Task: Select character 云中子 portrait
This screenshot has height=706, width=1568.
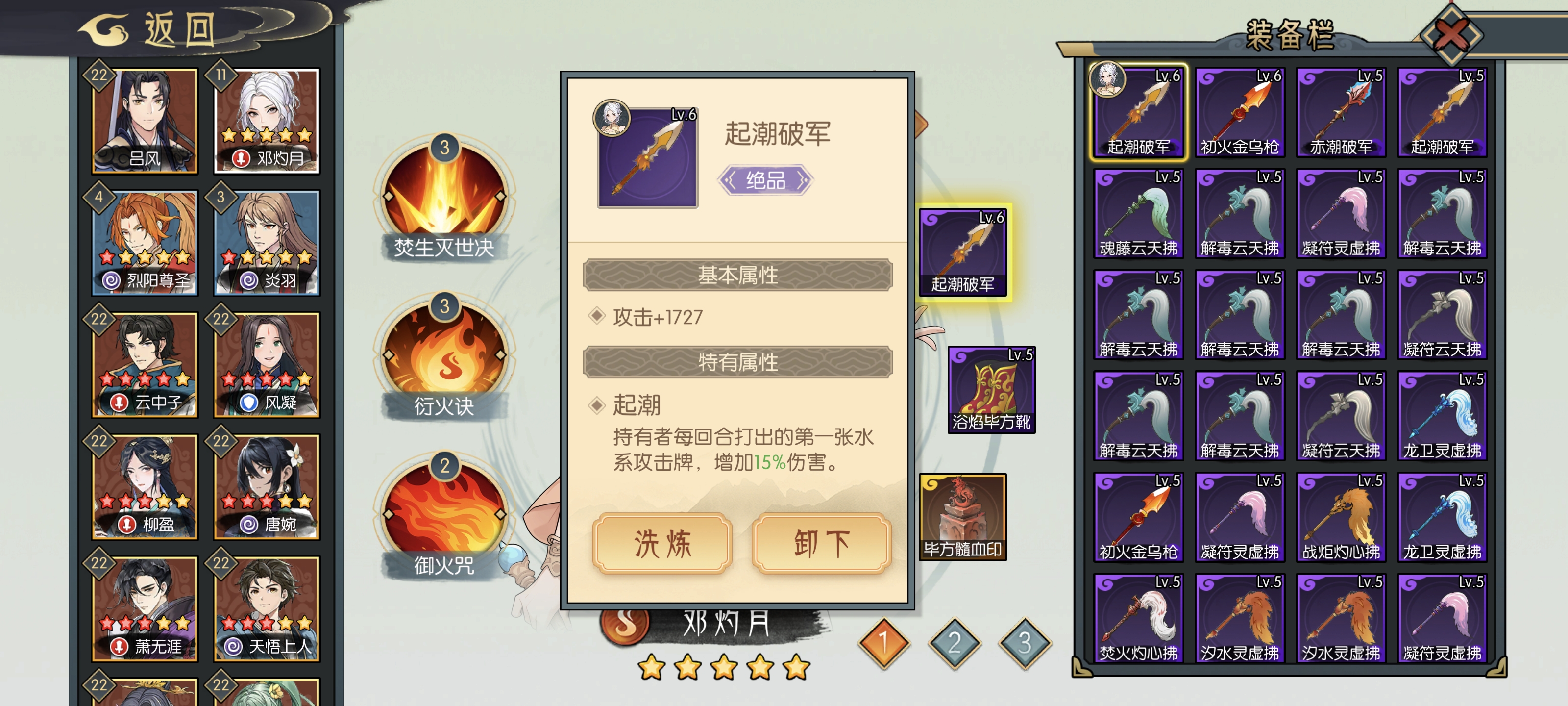Action: click(x=145, y=365)
